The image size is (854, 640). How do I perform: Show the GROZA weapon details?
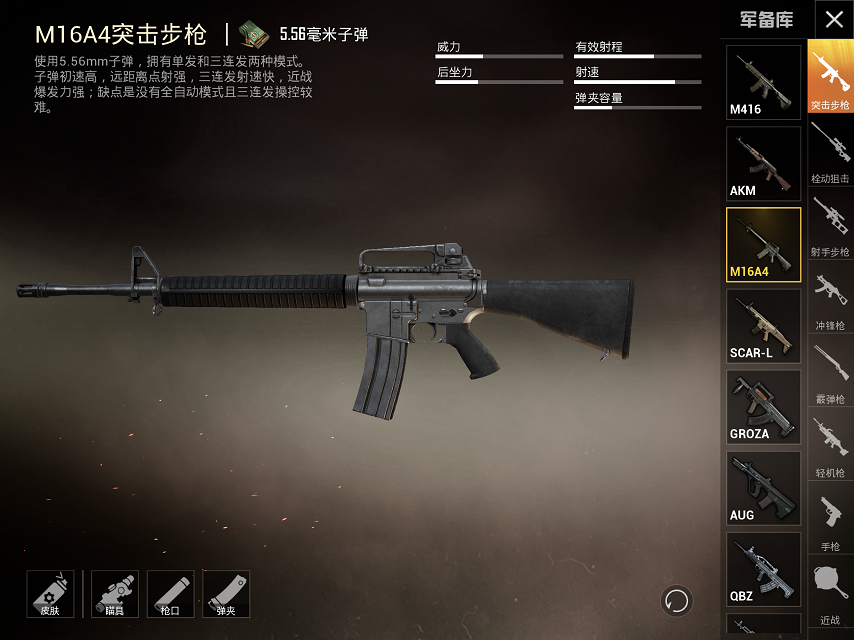[763, 406]
